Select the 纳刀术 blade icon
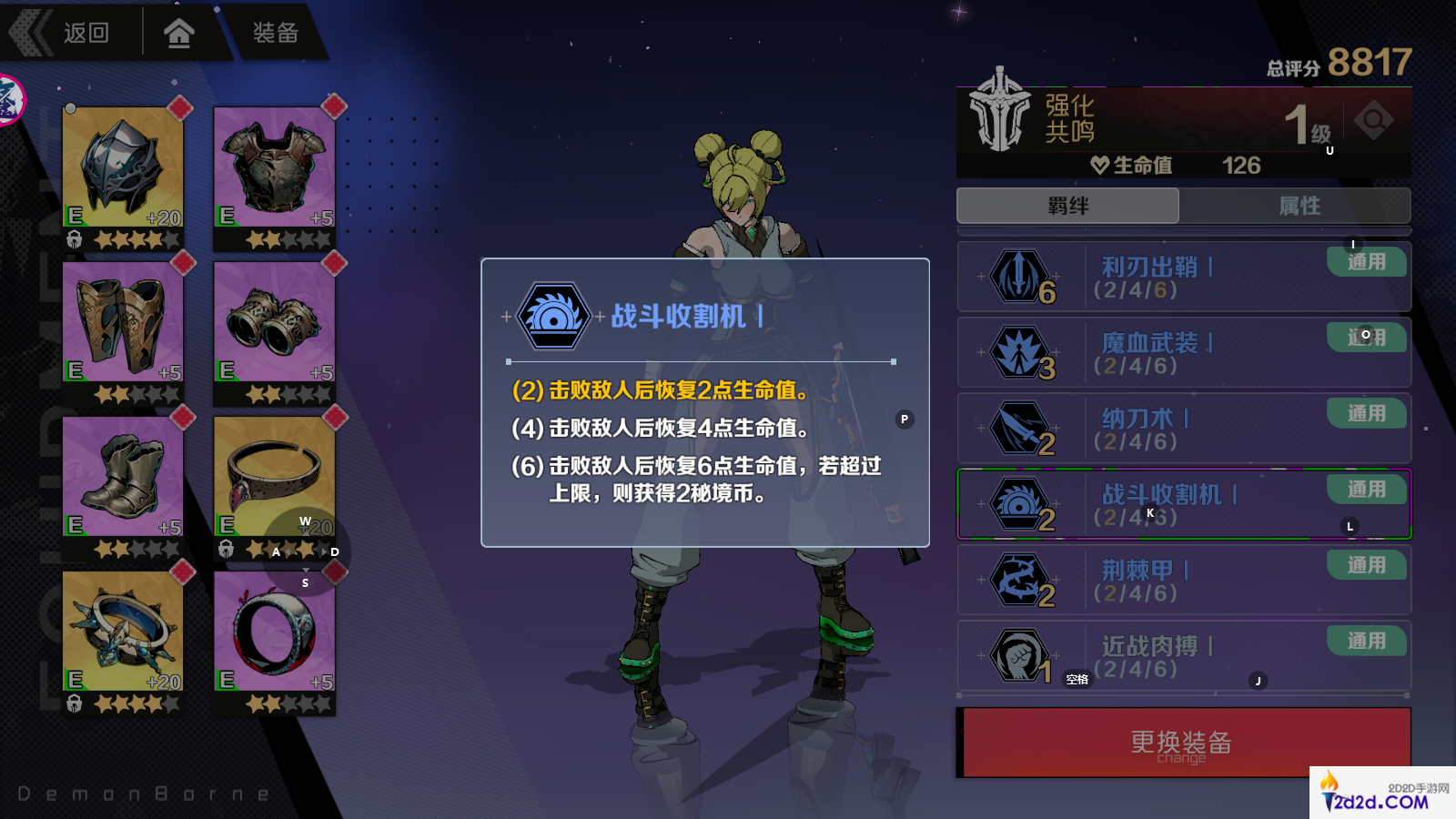The height and width of the screenshot is (819, 1456). click(1021, 428)
